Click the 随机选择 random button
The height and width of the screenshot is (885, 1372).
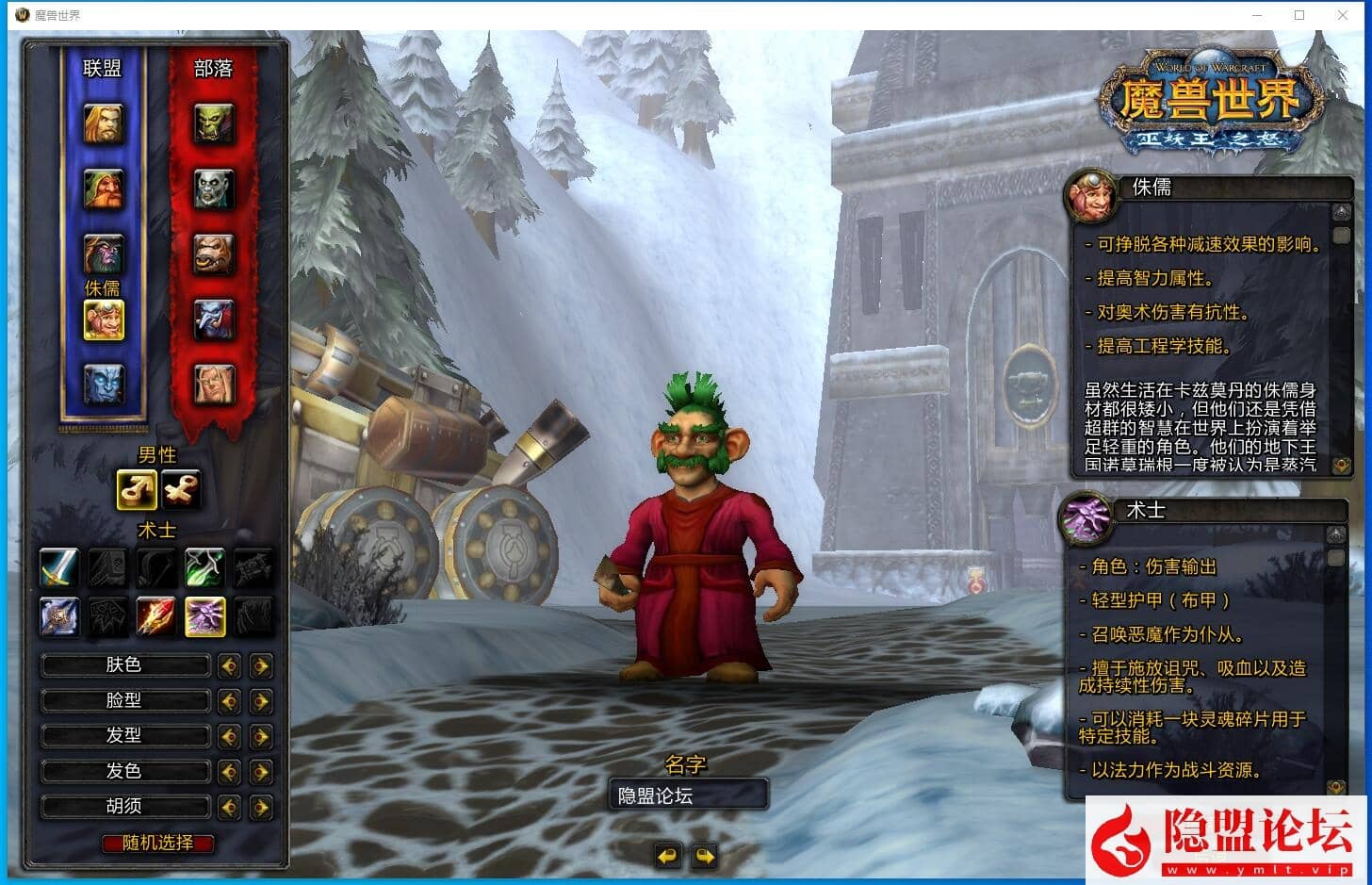click(x=156, y=844)
